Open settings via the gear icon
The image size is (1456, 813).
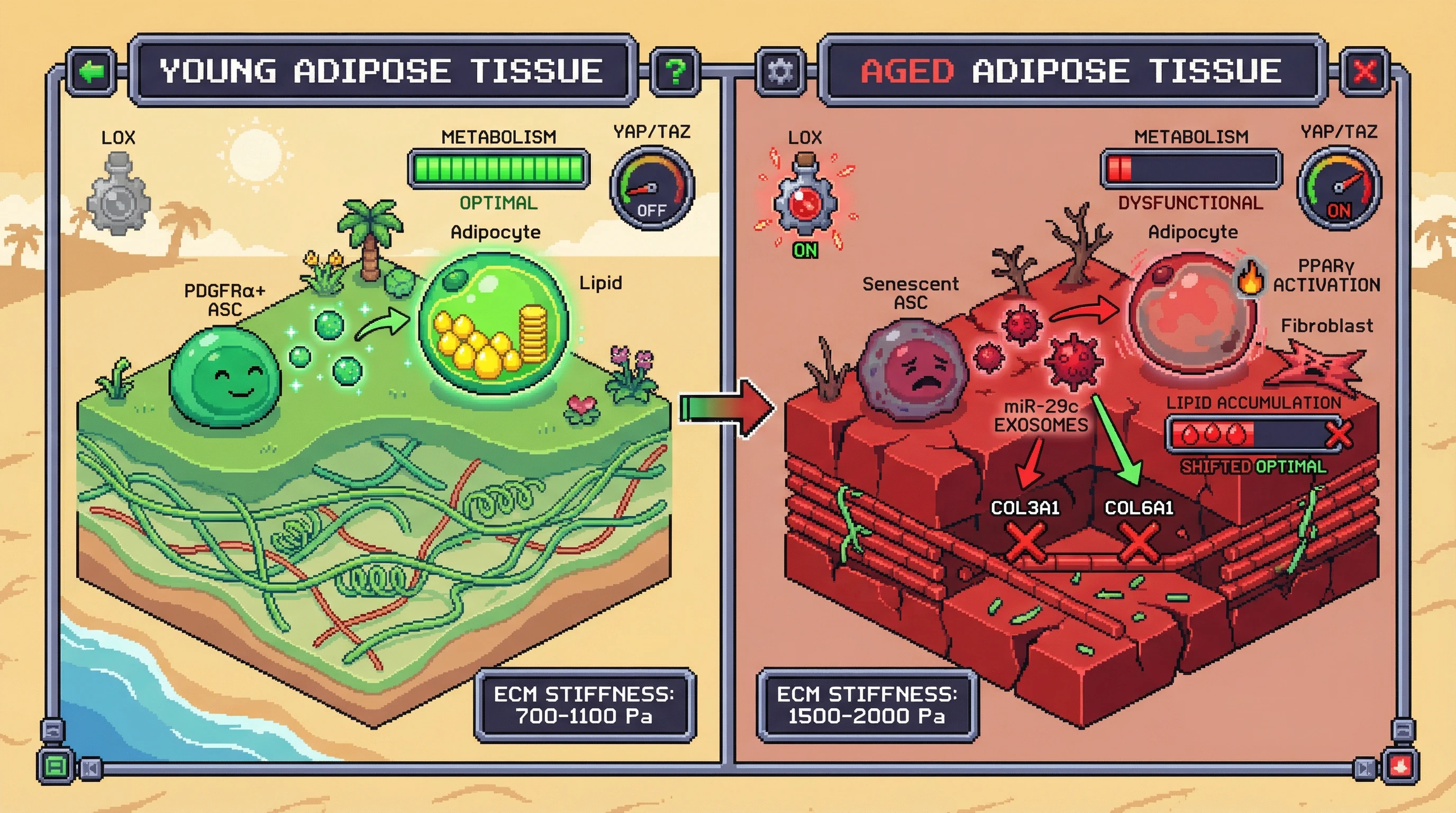click(x=780, y=72)
